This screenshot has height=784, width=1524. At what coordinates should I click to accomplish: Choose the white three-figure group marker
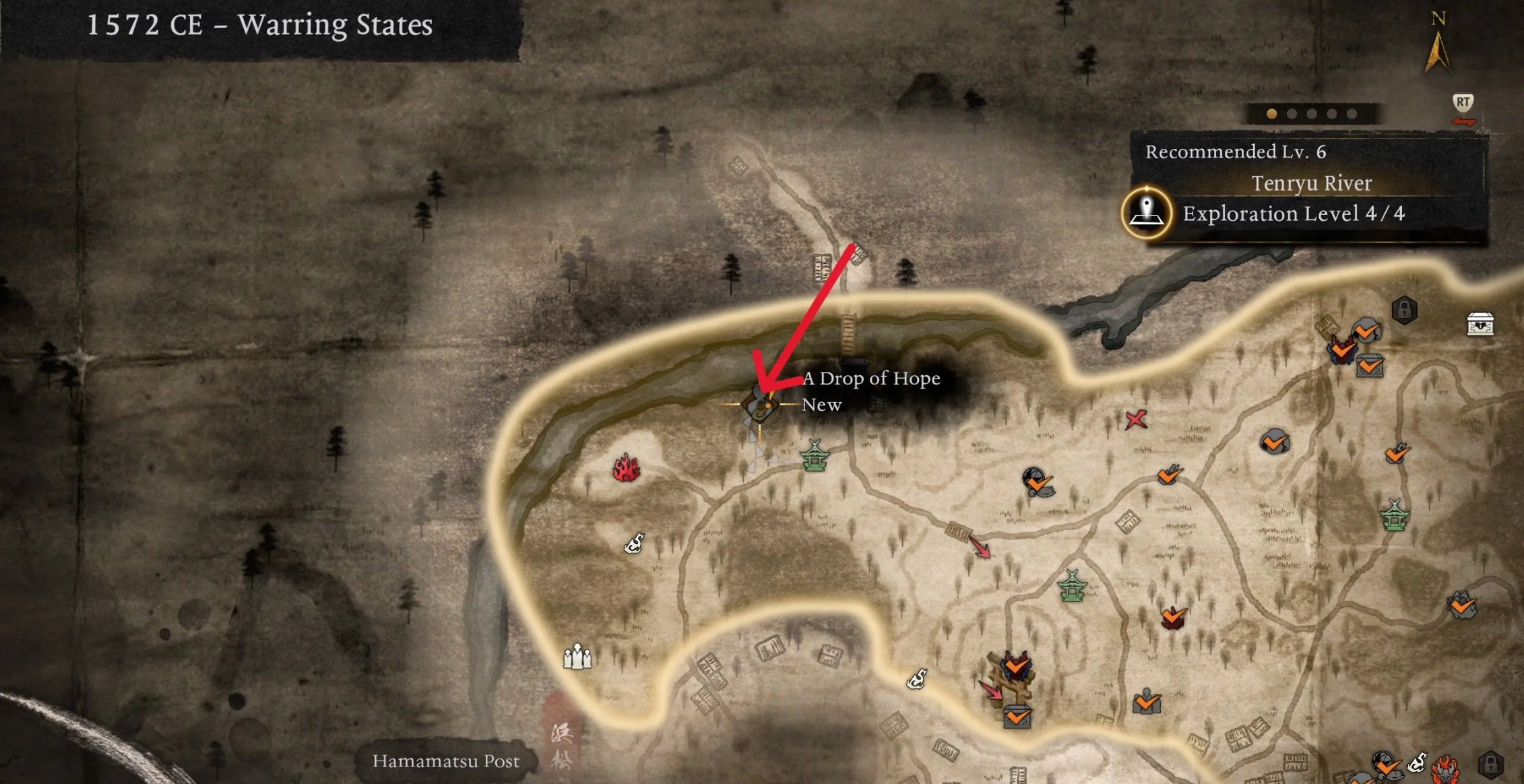[577, 656]
